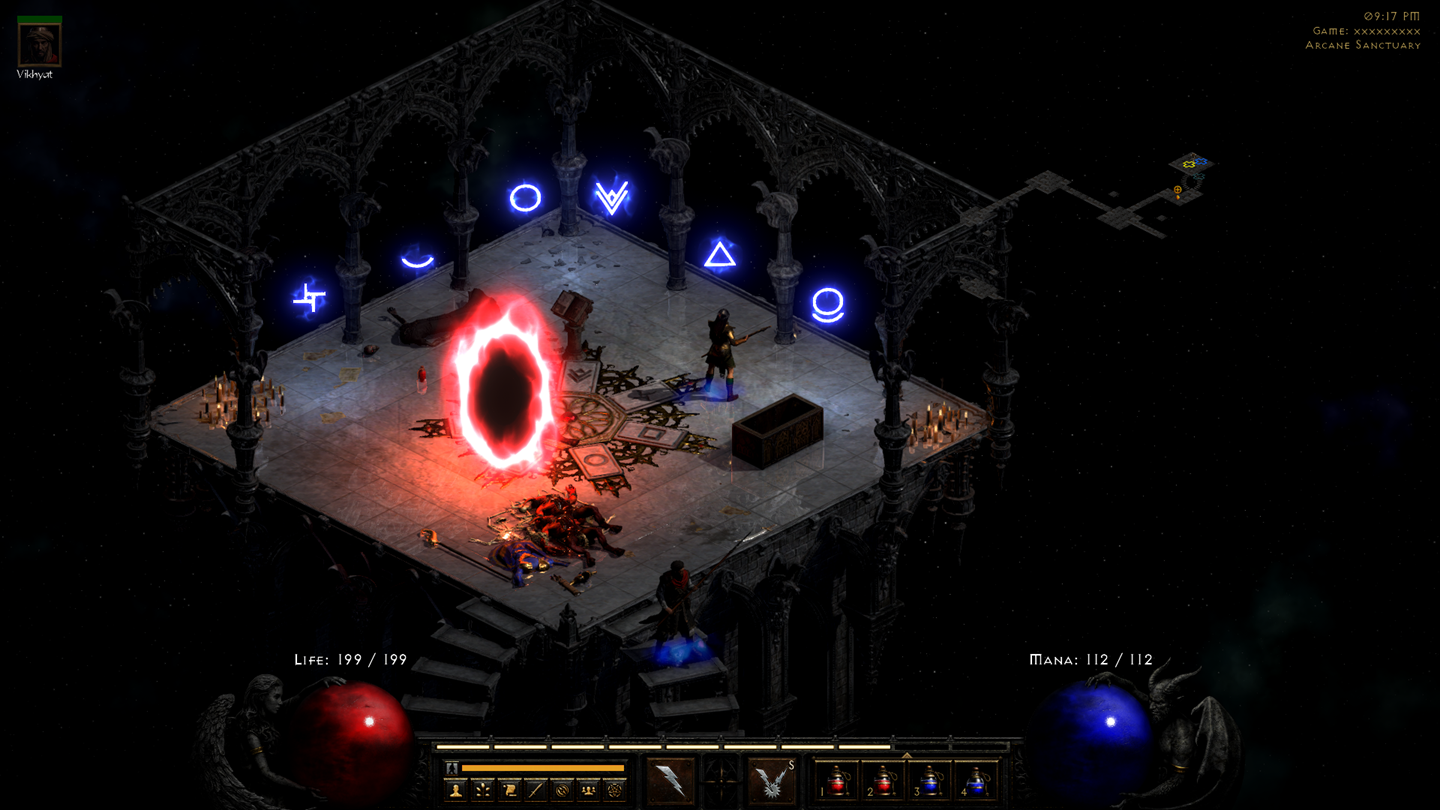Expand the belt with the small arrow
The image size is (1440, 810).
(906, 755)
